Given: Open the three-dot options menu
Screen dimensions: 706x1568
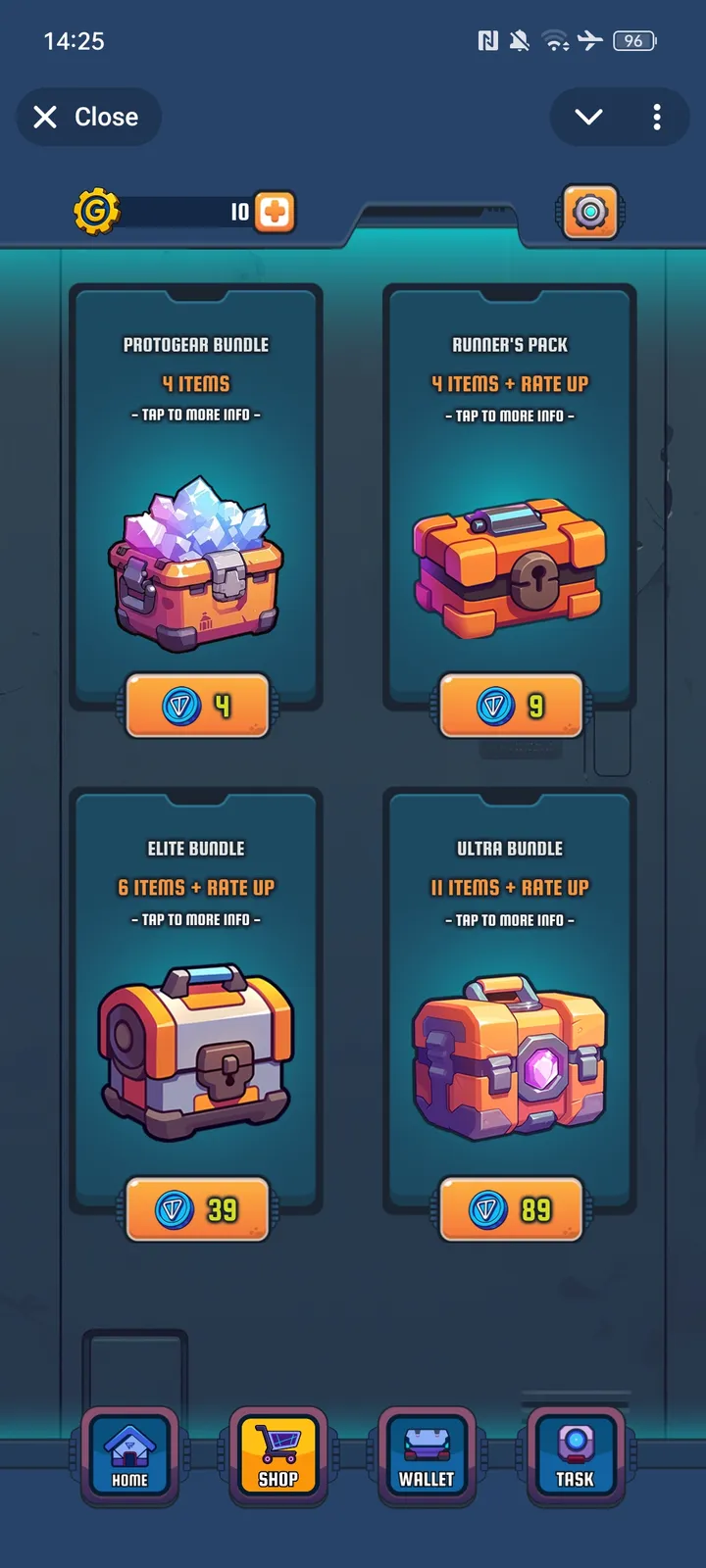Looking at the screenshot, I should click(657, 118).
